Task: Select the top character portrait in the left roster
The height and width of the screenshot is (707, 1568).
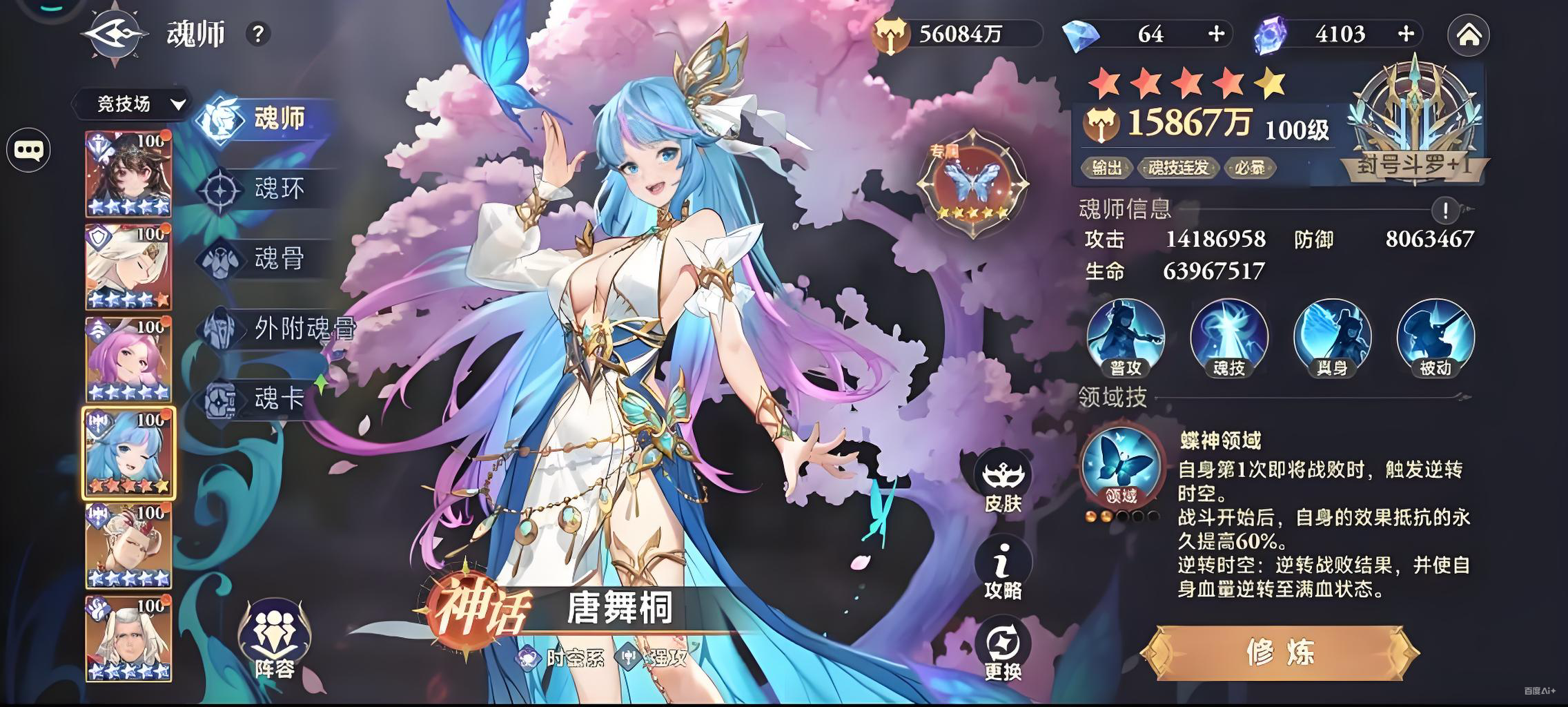Action: [128, 173]
